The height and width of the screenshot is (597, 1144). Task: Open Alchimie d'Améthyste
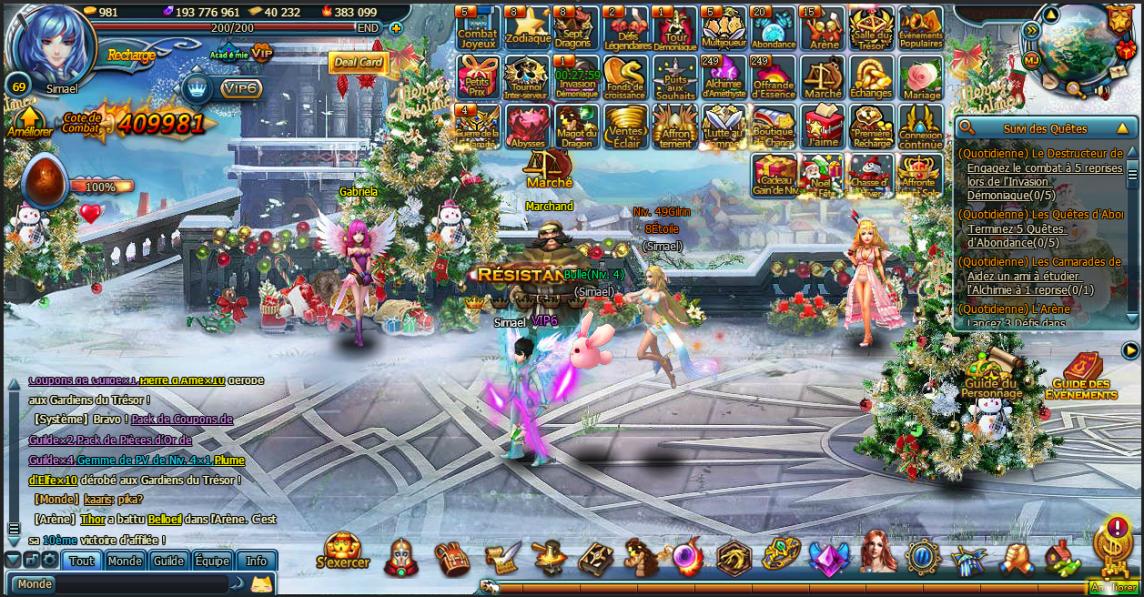click(x=724, y=77)
